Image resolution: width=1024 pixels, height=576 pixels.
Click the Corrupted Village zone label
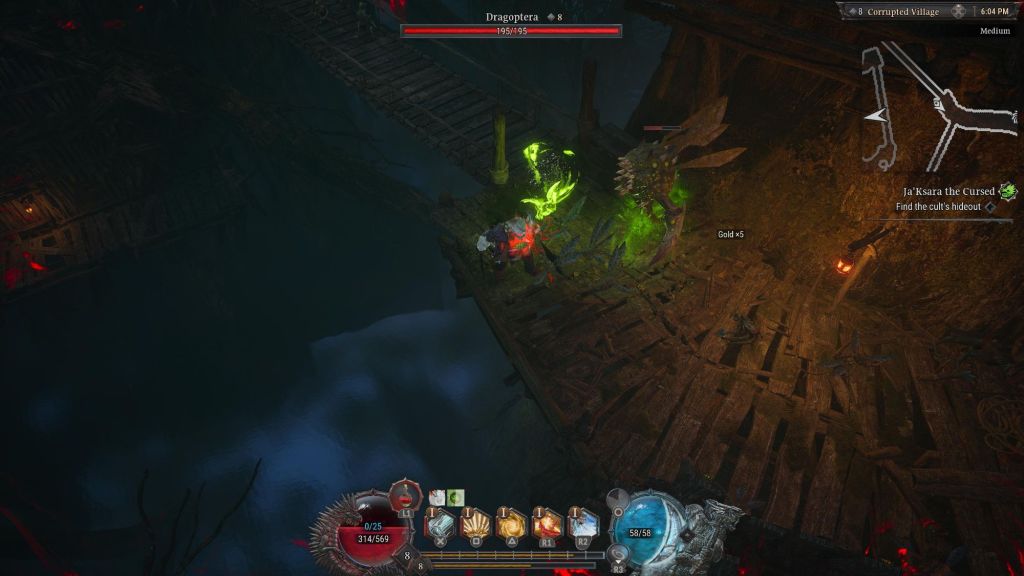point(904,11)
